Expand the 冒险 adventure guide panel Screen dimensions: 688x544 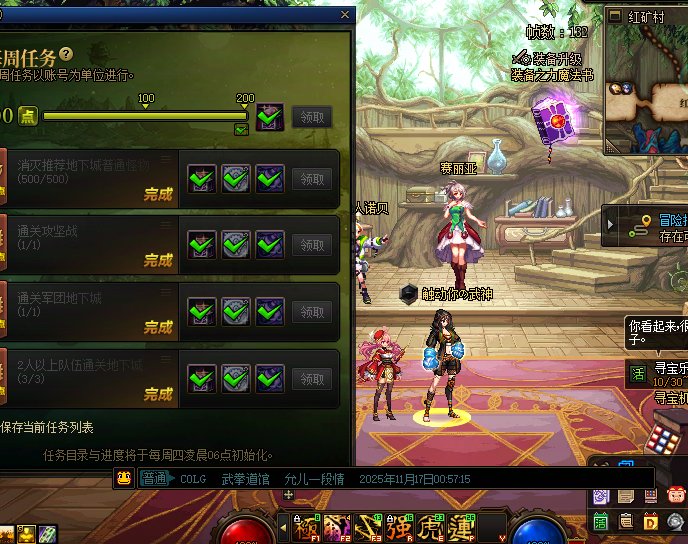point(612,226)
